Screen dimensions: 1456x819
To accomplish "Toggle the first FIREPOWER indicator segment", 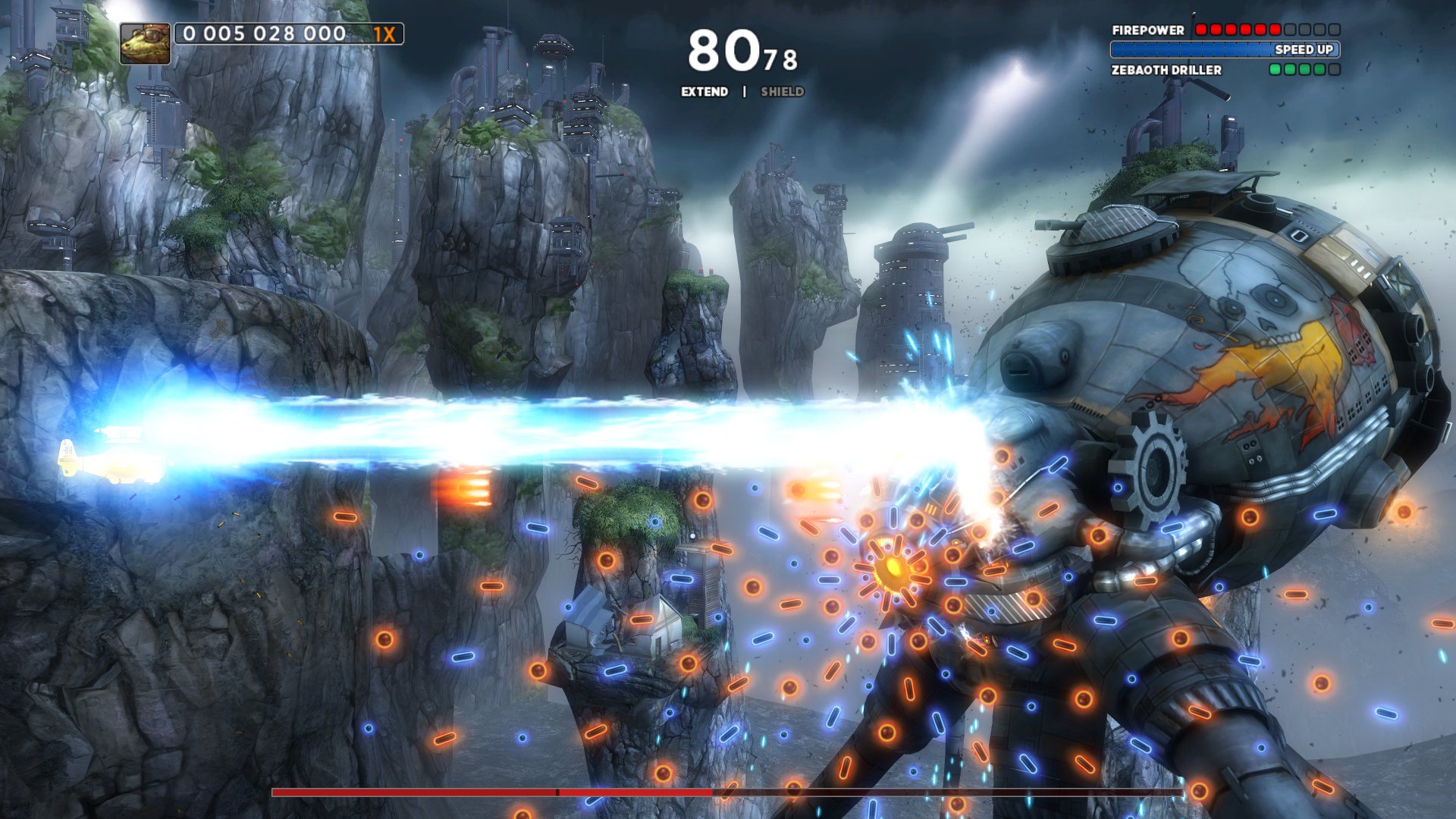I will (1201, 29).
